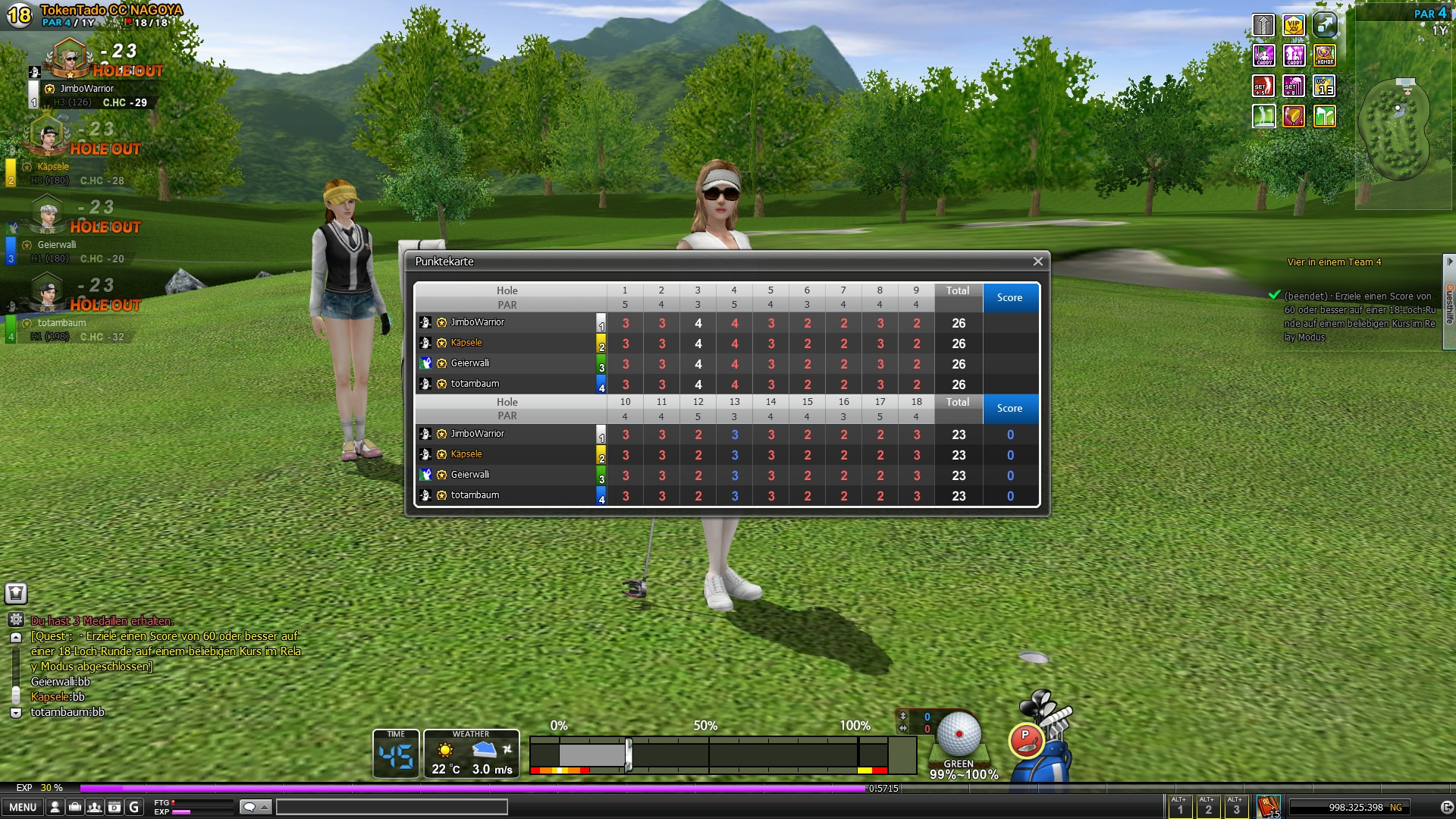
Task: Open the chat channel selector
Action: tap(255, 808)
